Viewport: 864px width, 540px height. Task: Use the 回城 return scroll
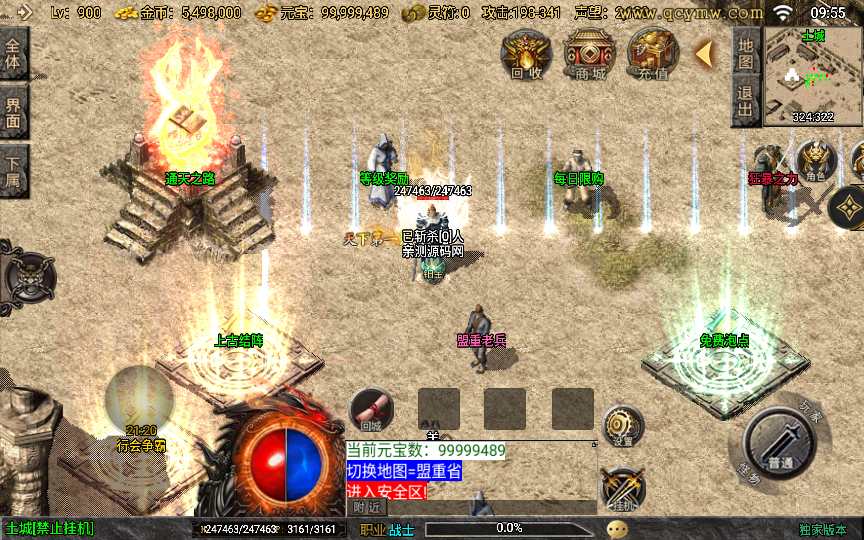click(x=371, y=408)
